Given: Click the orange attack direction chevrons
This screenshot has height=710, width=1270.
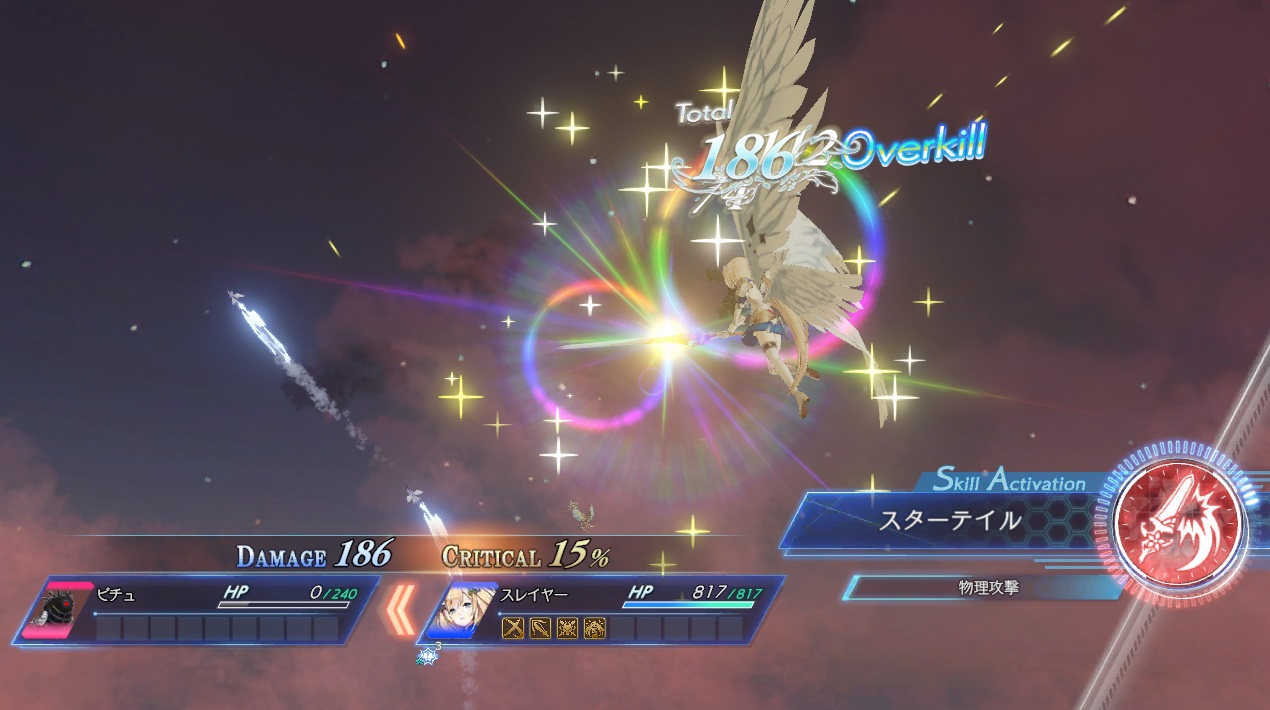Looking at the screenshot, I should click(401, 610).
